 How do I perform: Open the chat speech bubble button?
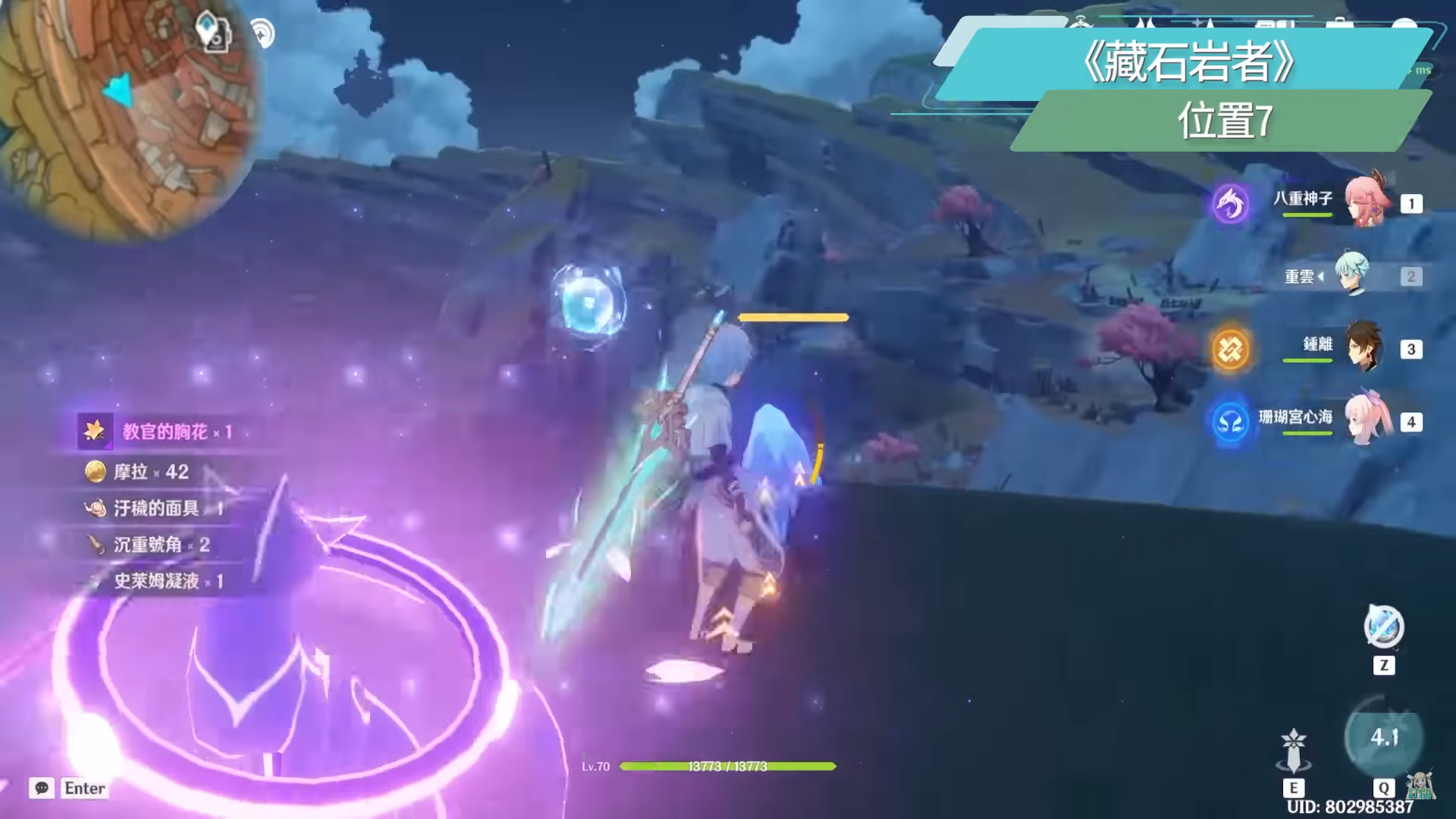(42, 788)
